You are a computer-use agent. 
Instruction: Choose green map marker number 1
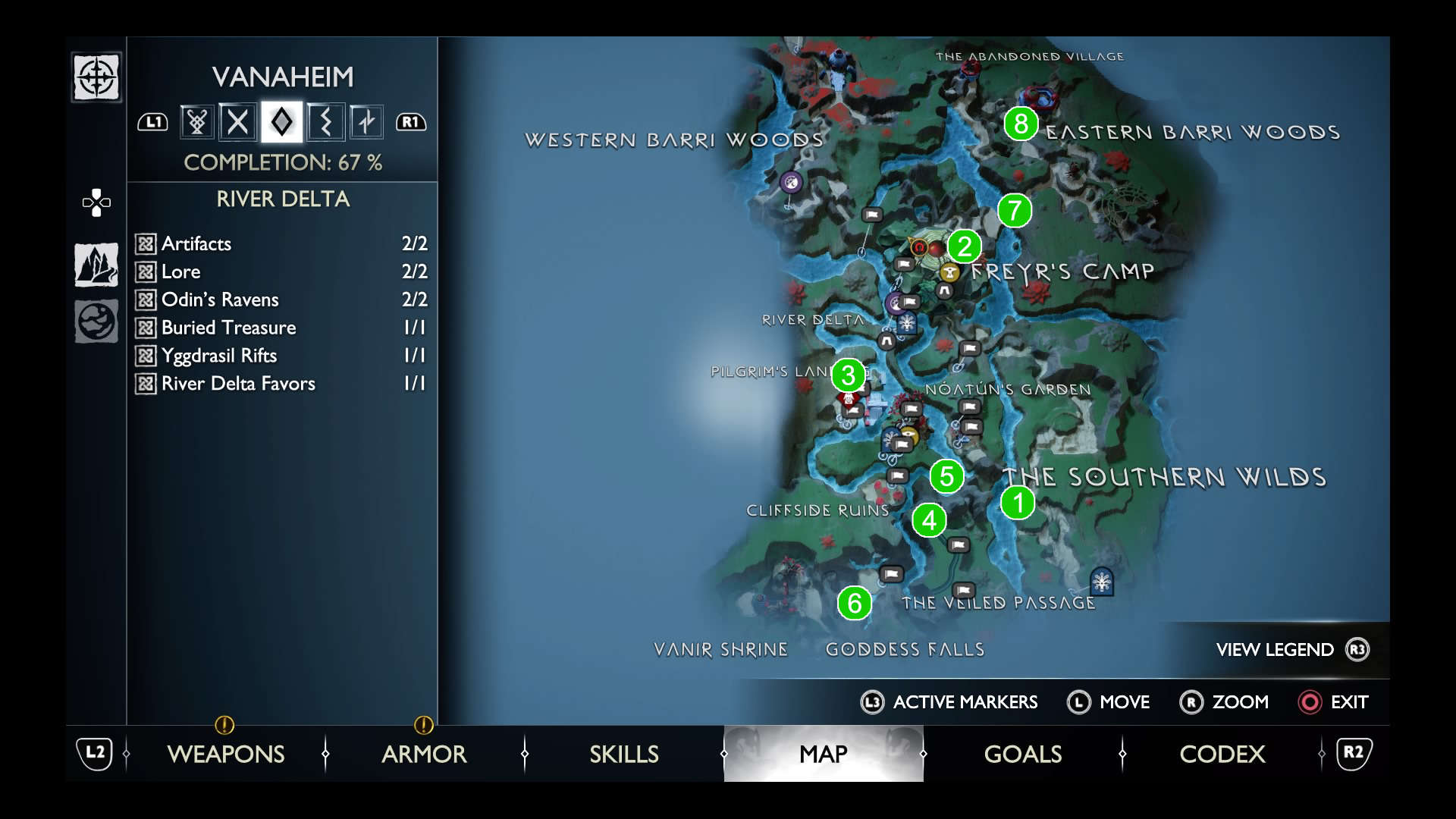pyautogui.click(x=1018, y=503)
